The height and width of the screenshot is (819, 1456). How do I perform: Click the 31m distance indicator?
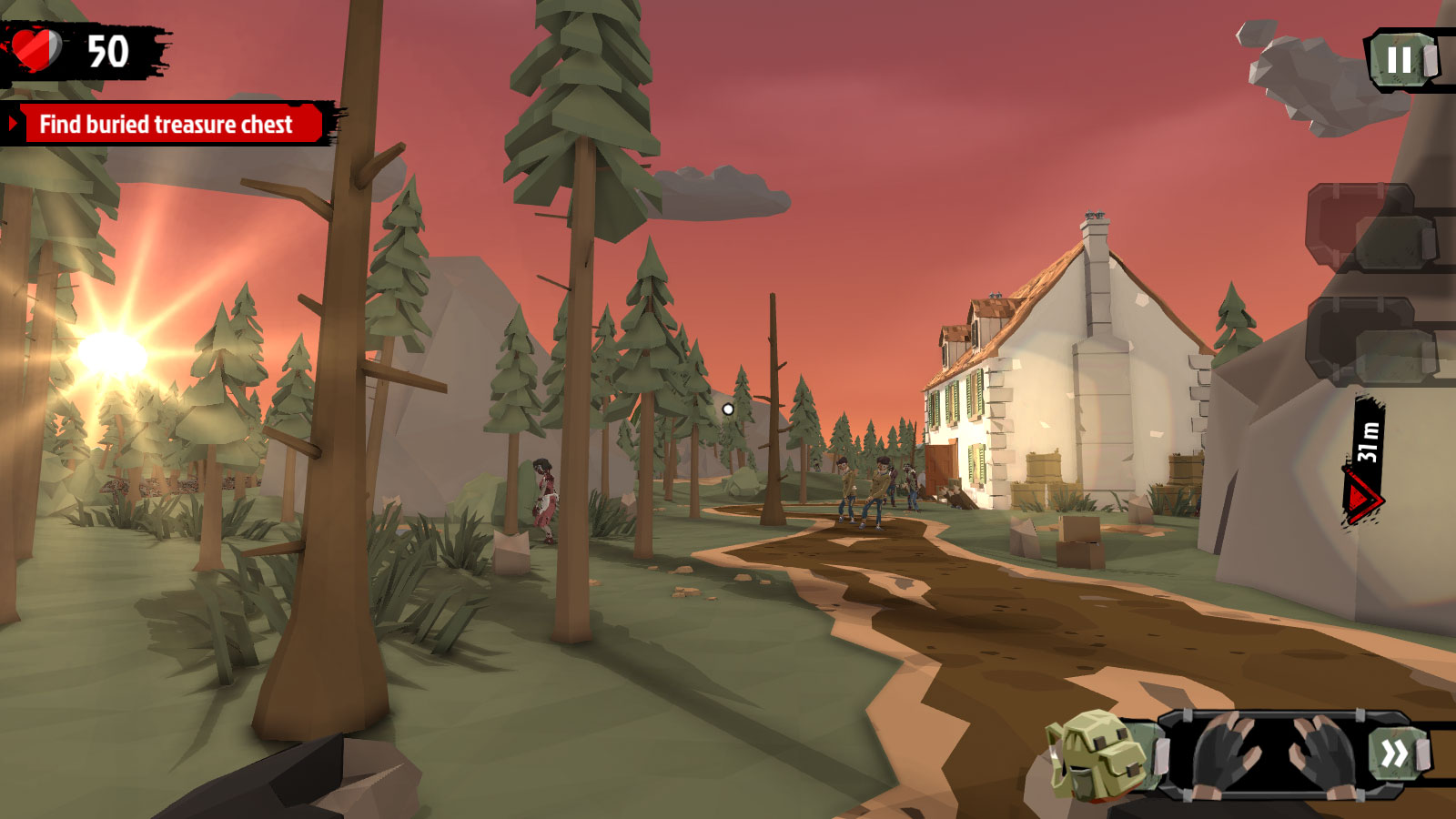pos(1365,441)
